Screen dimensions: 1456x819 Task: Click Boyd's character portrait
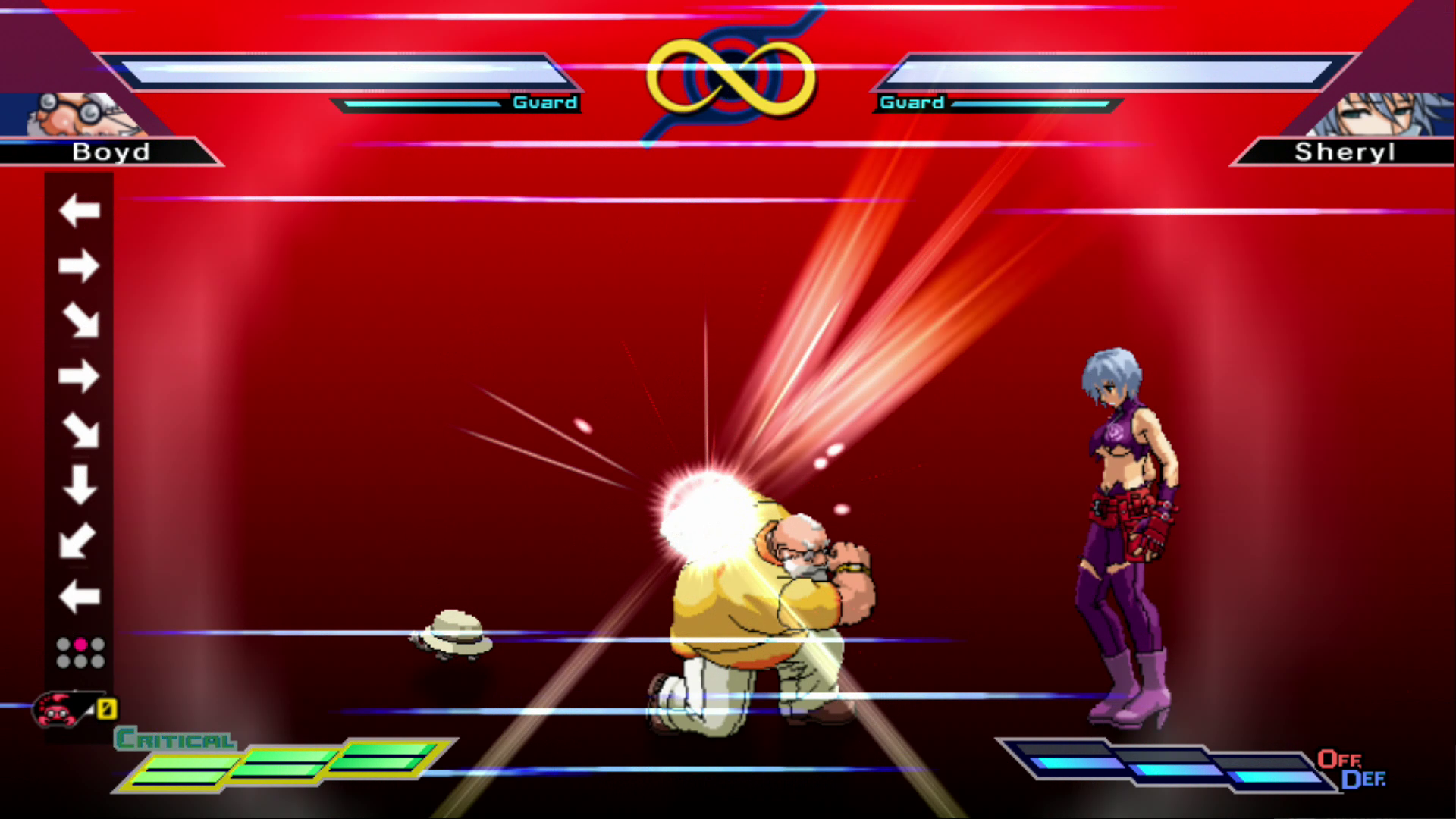[x=76, y=115]
